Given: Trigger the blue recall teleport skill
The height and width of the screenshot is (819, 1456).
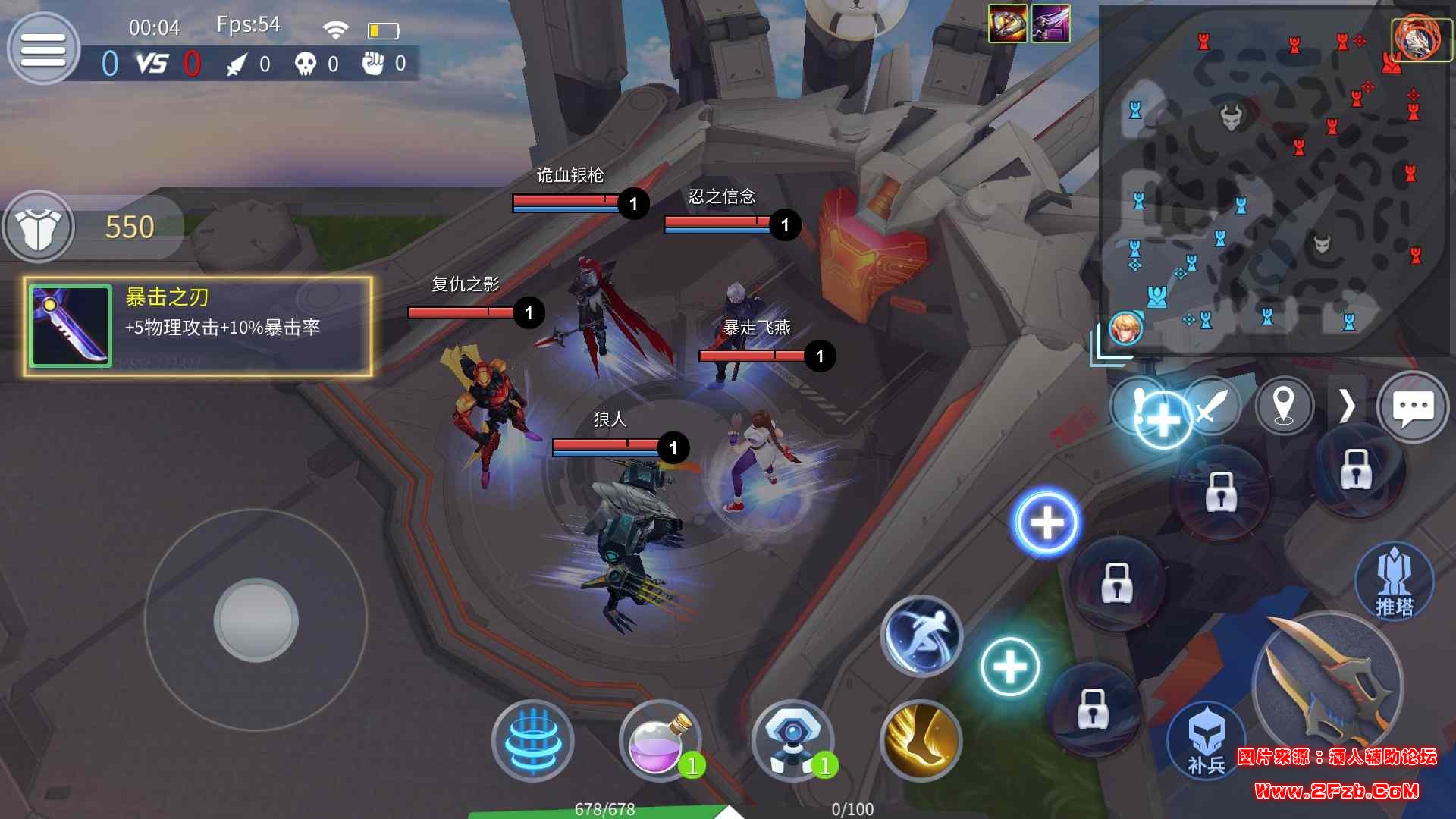Looking at the screenshot, I should (x=532, y=740).
